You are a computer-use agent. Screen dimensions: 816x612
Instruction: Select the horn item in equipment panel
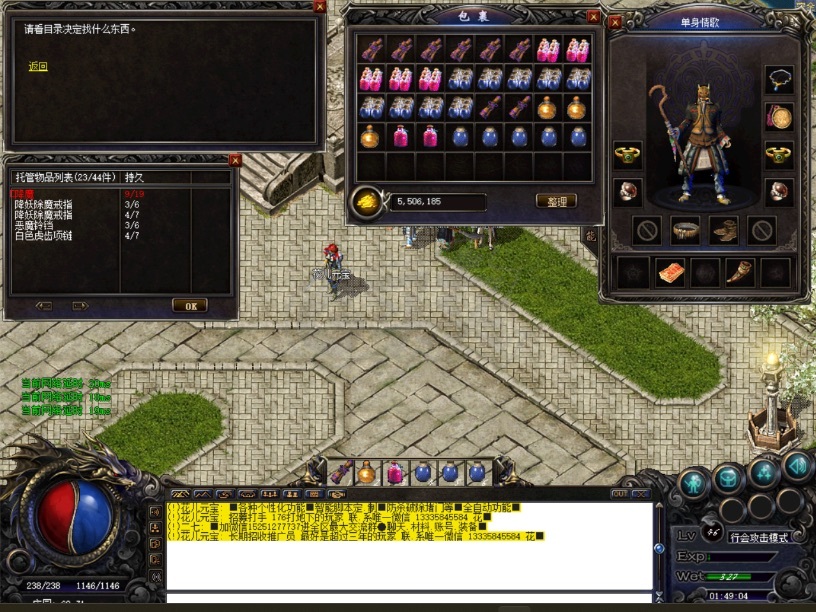pyautogui.click(x=740, y=272)
